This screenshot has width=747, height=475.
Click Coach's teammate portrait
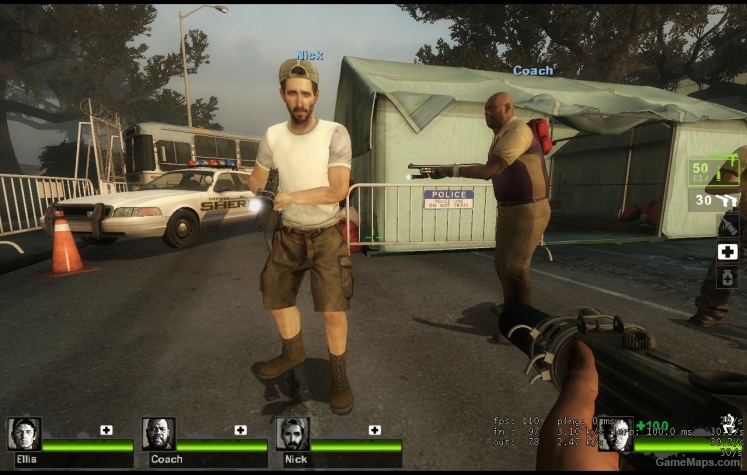click(158, 433)
